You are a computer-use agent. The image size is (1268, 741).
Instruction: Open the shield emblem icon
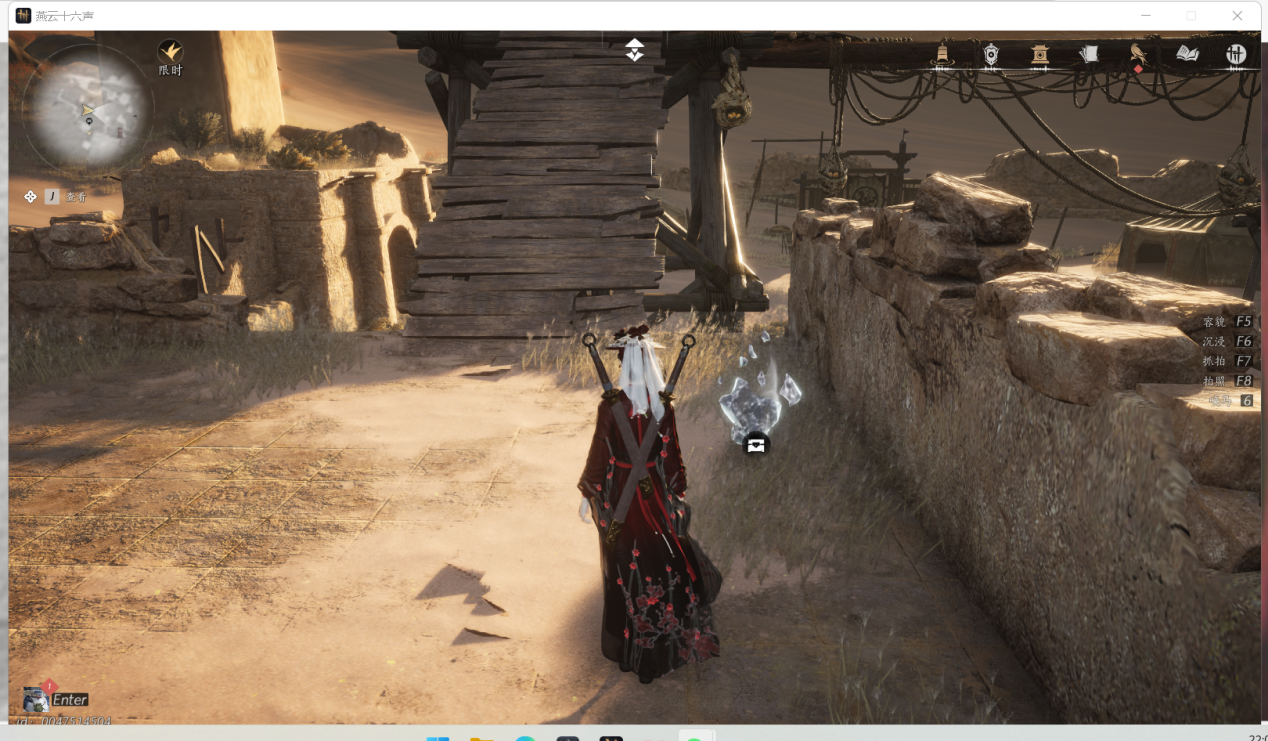click(x=991, y=54)
